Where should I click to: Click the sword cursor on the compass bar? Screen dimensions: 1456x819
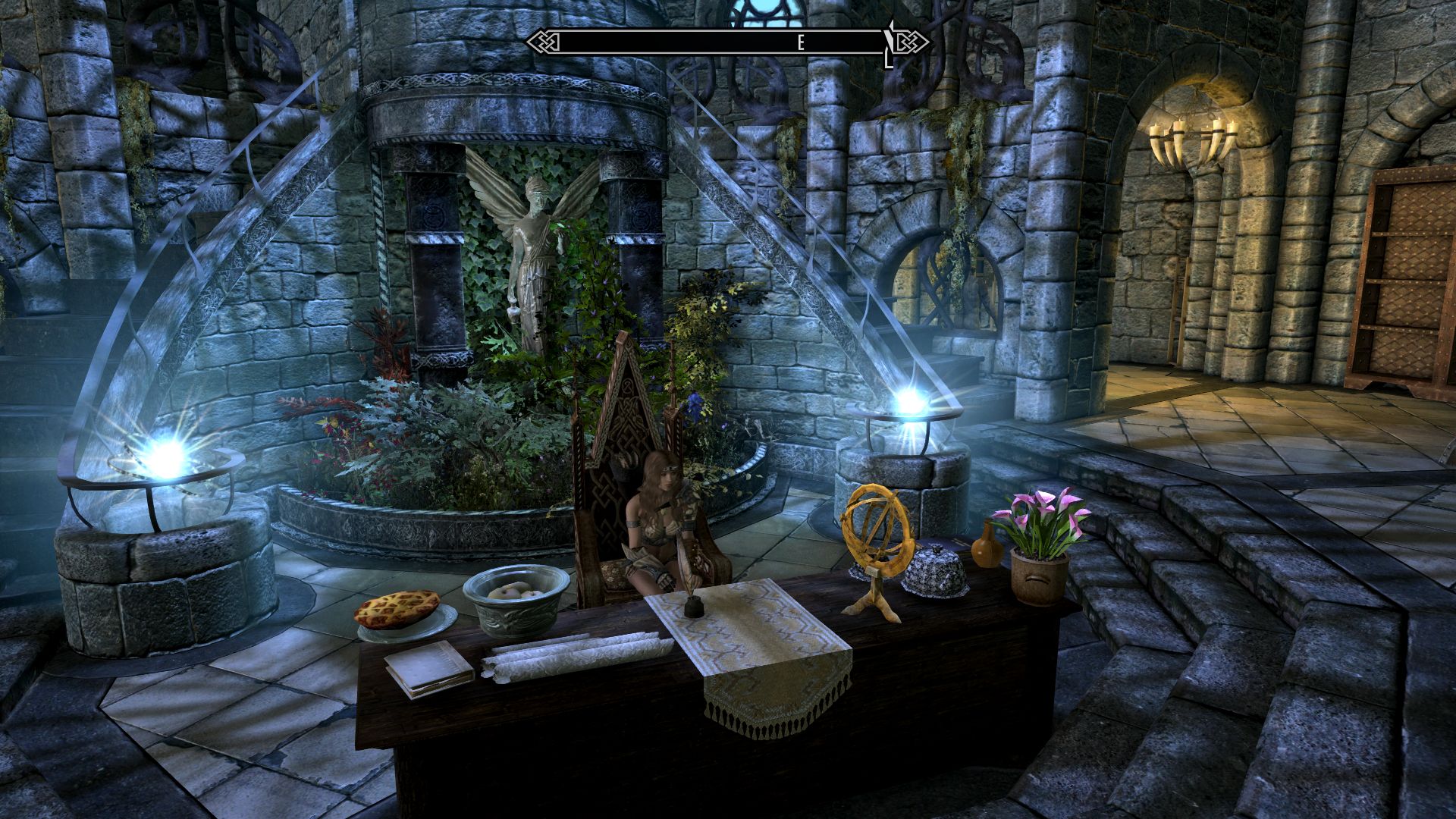[x=887, y=45]
